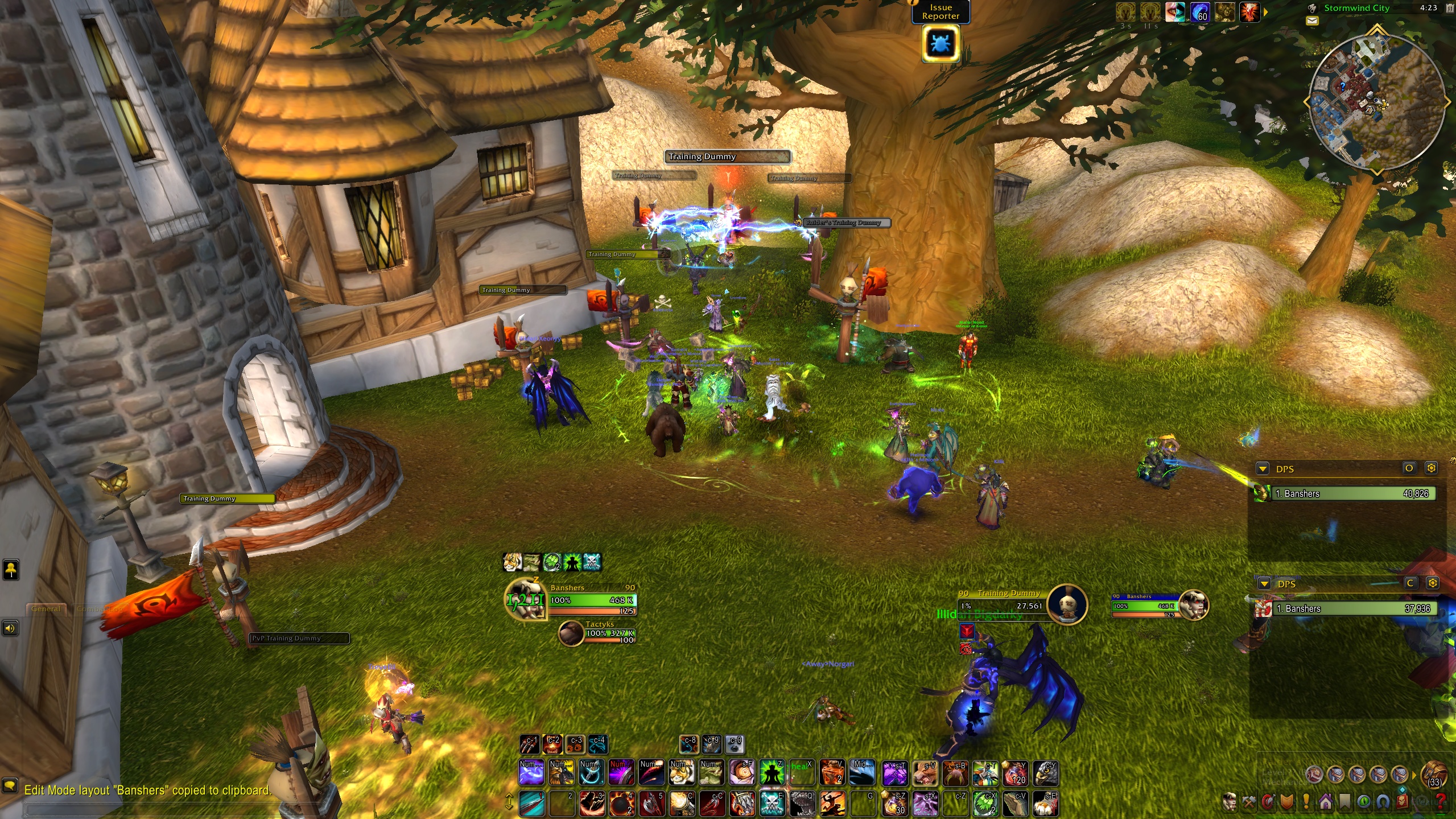Open quest log exclamation mark icon

tap(1306, 802)
